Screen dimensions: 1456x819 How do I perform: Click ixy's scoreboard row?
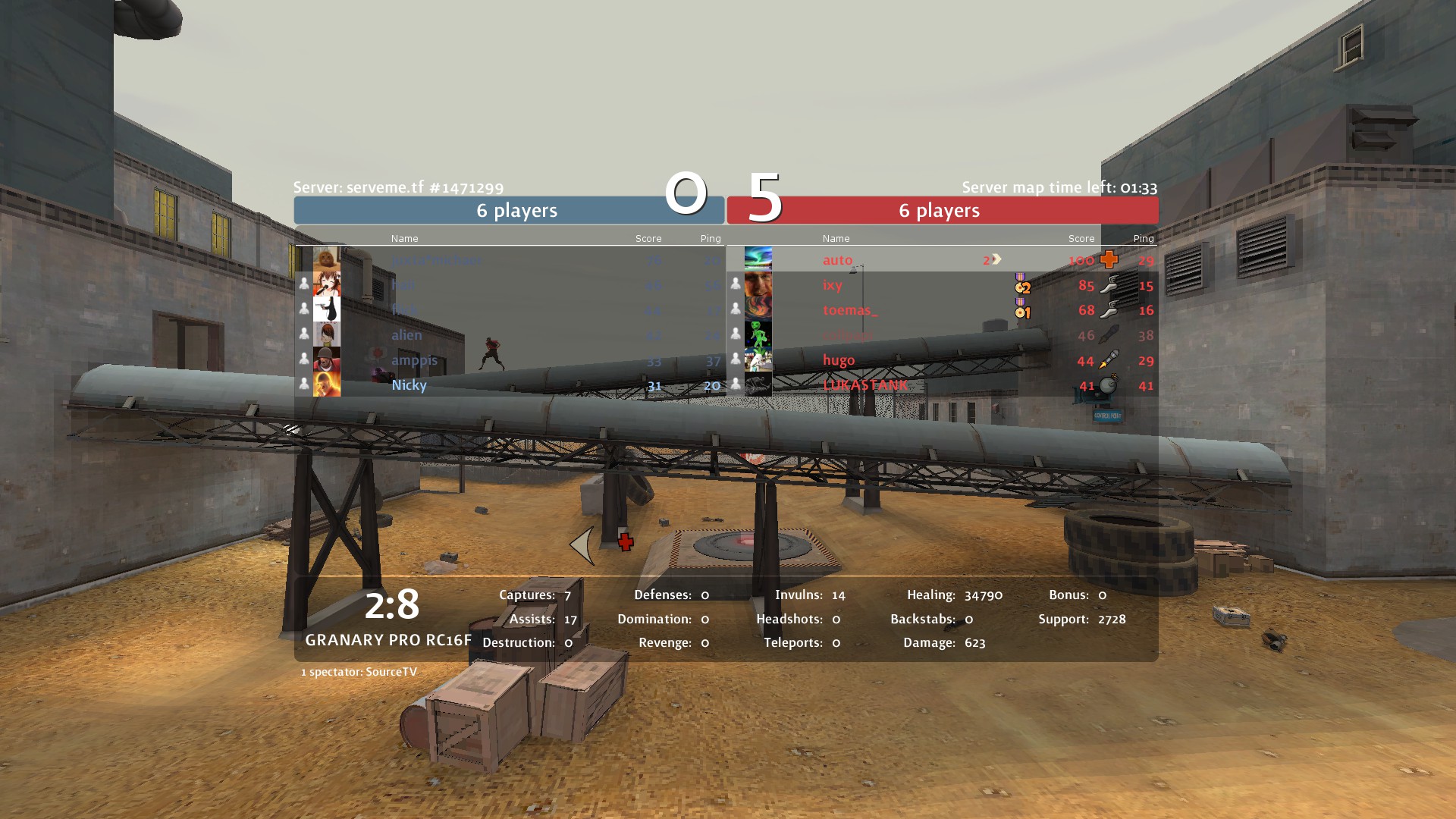click(833, 285)
